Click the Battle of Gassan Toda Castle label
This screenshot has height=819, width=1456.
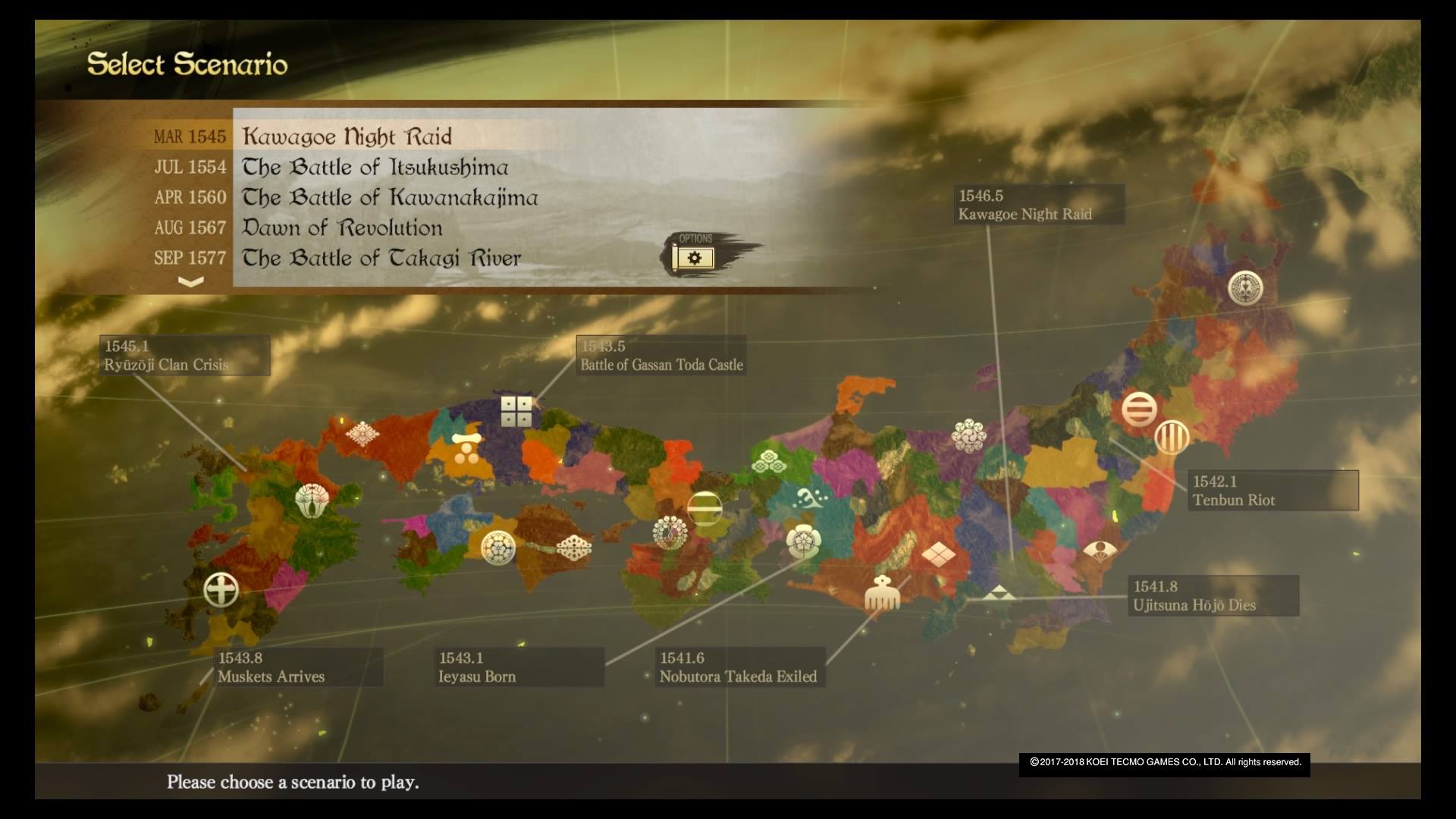click(x=661, y=356)
